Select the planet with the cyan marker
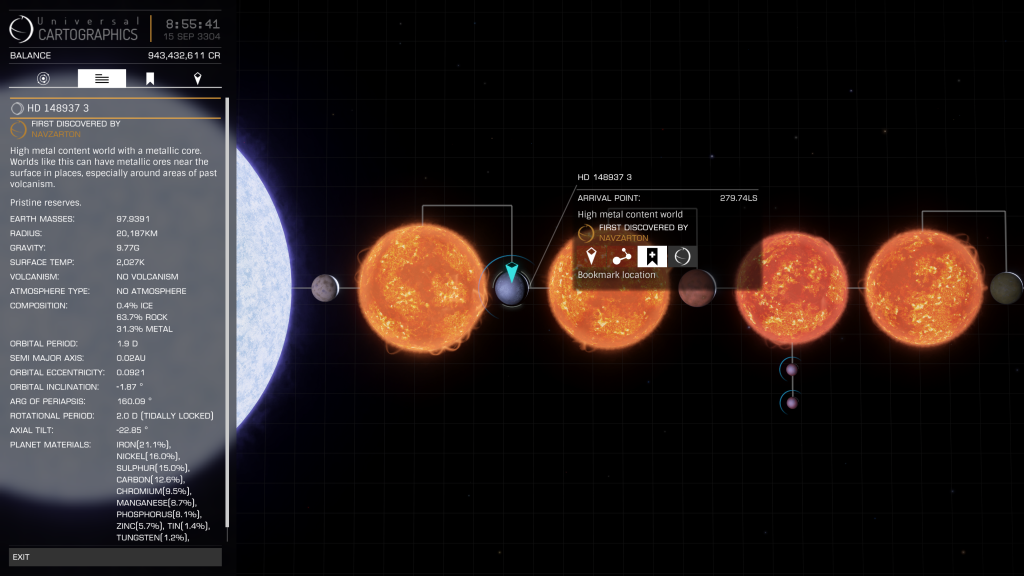 tap(510, 289)
